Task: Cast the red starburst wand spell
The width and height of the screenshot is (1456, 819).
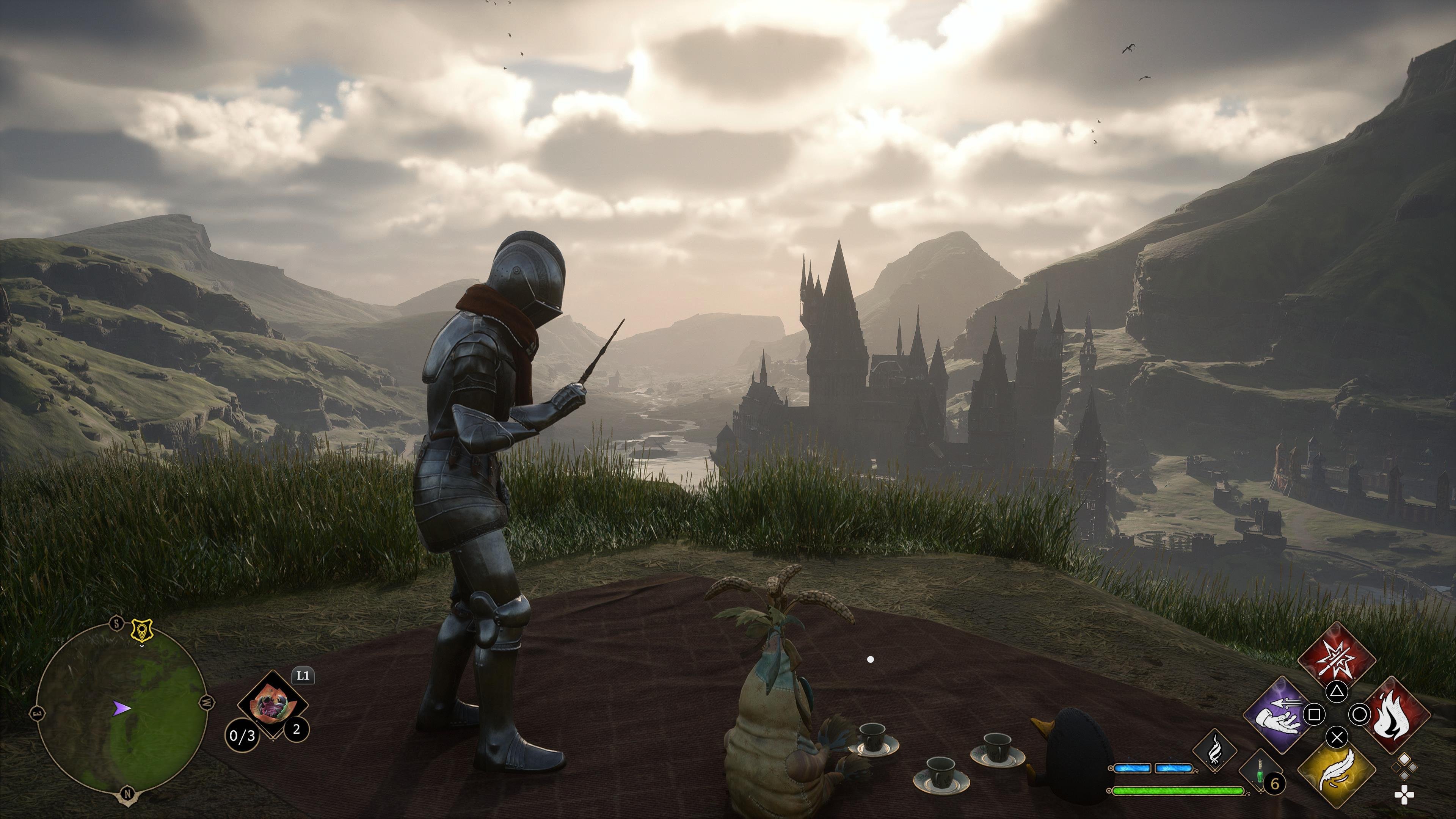Action: (1337, 659)
